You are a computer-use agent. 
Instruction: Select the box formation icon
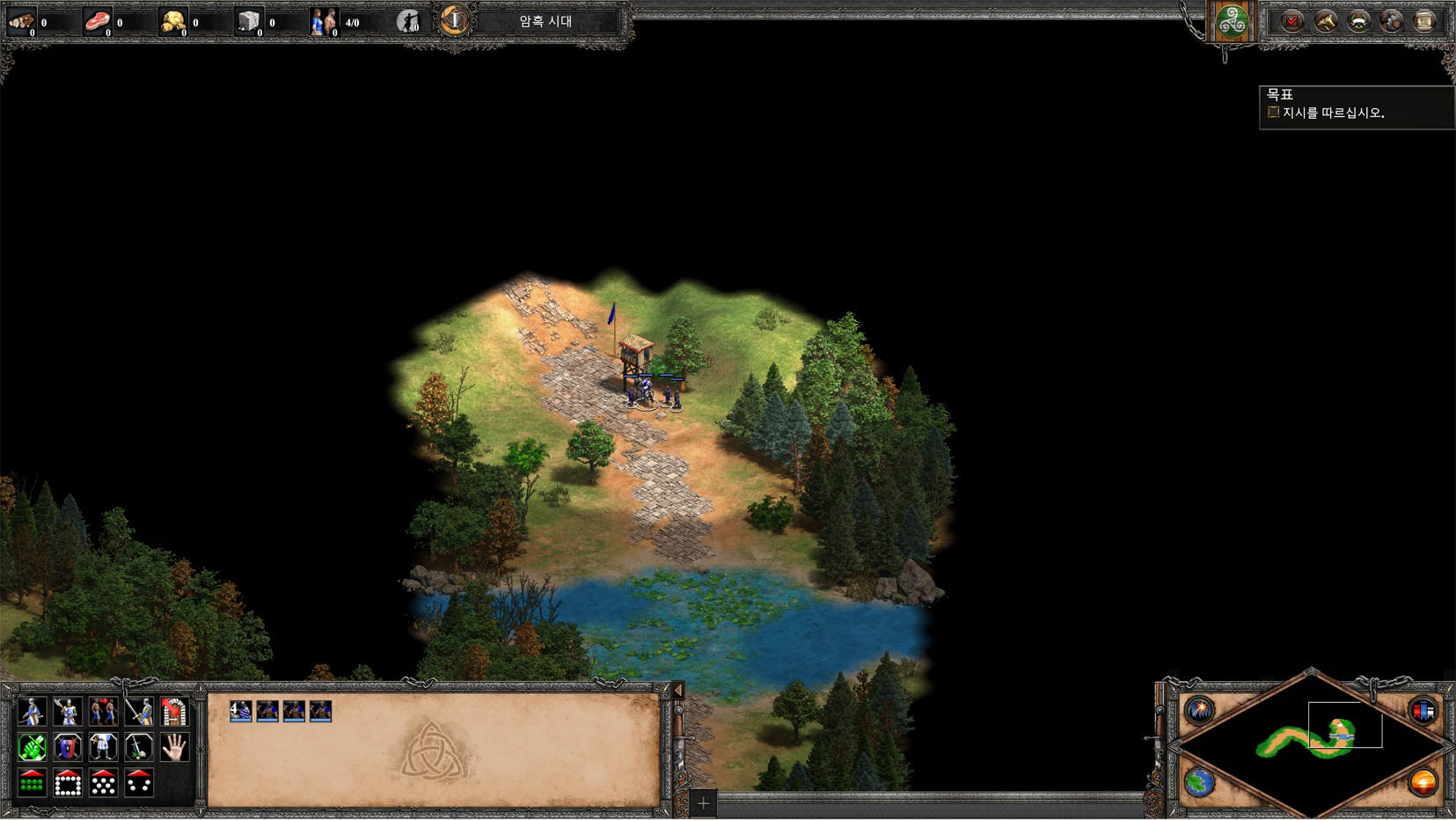[68, 782]
